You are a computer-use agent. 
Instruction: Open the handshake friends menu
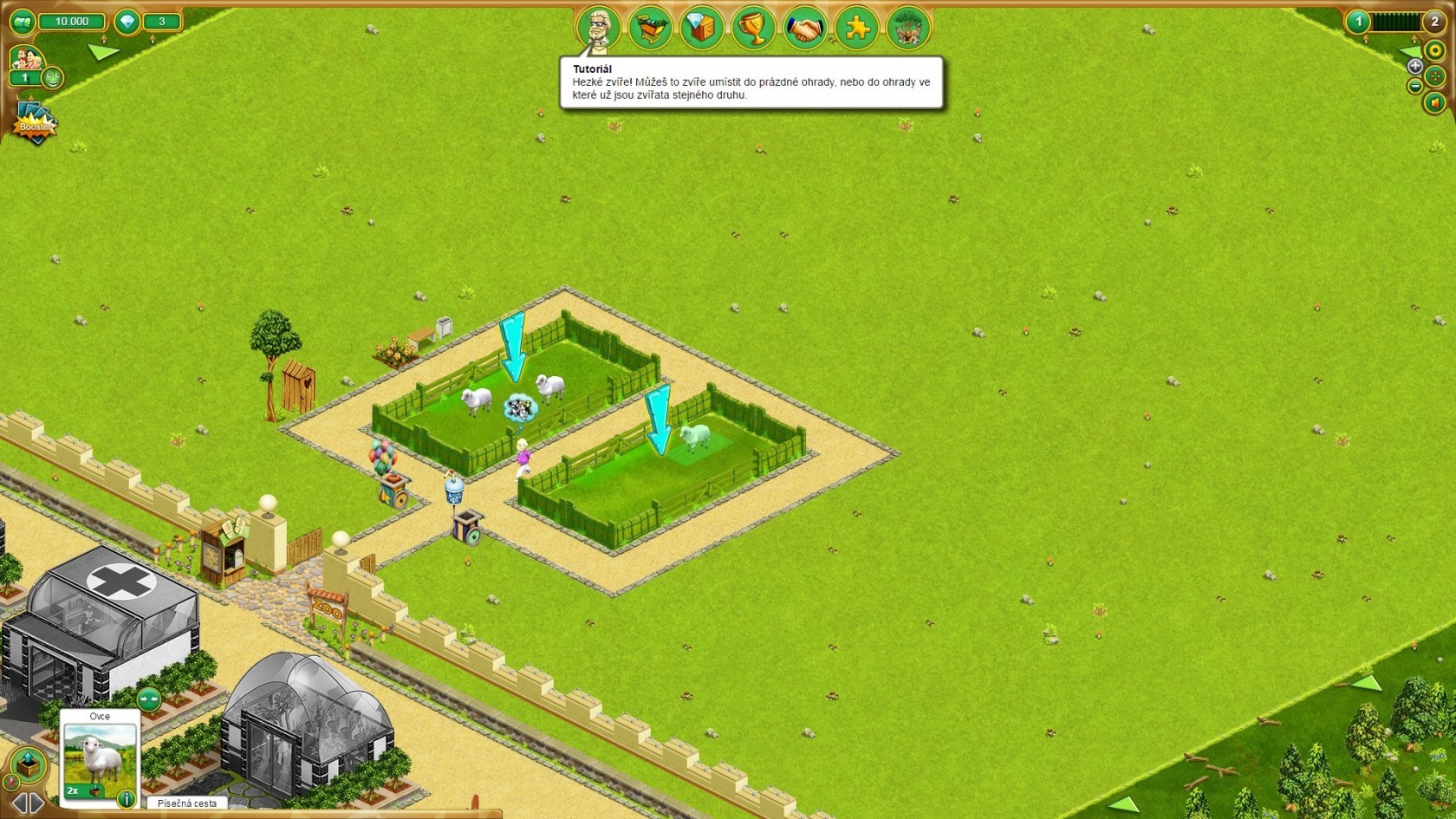pyautogui.click(x=805, y=29)
